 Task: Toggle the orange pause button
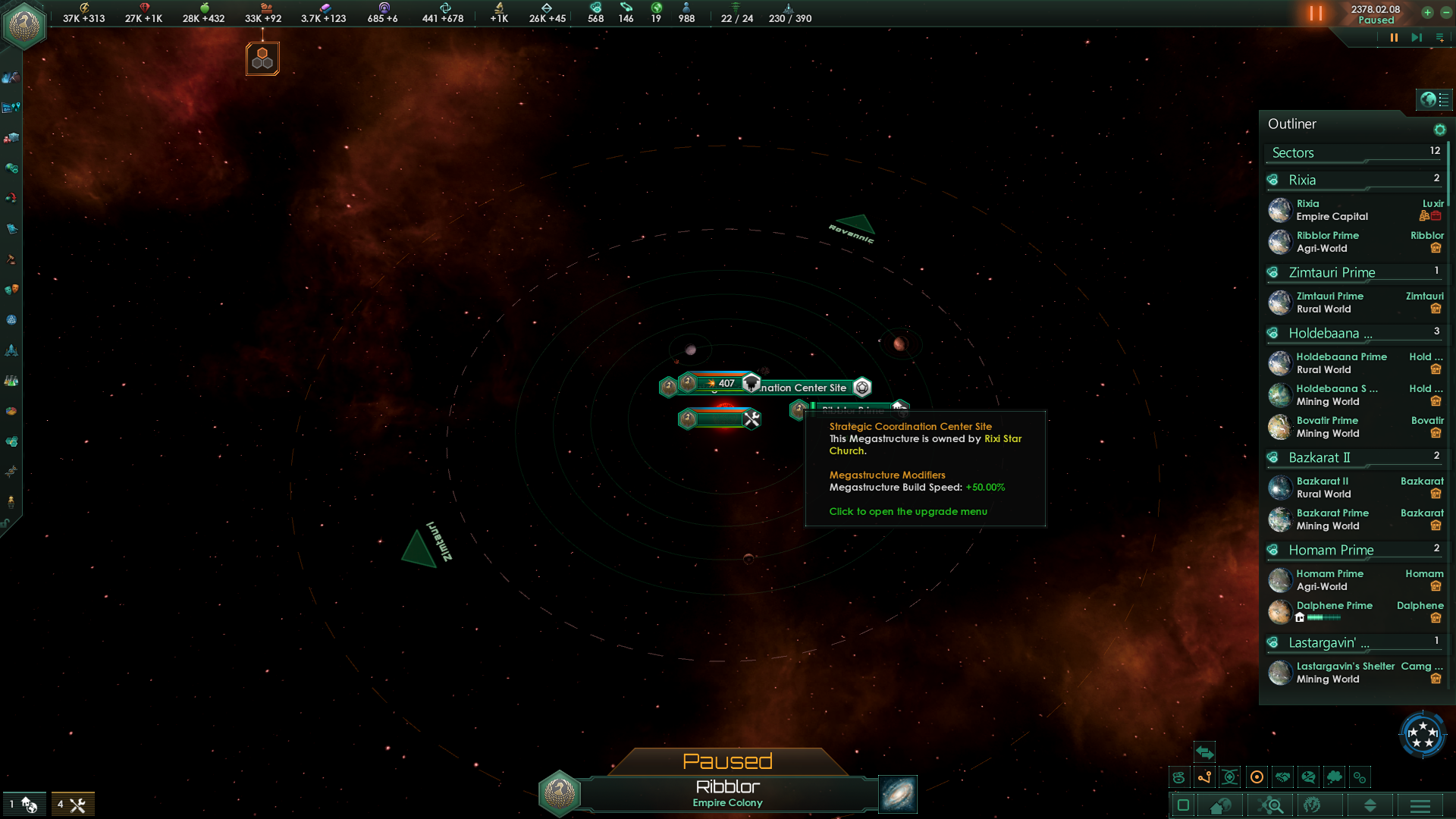[x=1316, y=14]
